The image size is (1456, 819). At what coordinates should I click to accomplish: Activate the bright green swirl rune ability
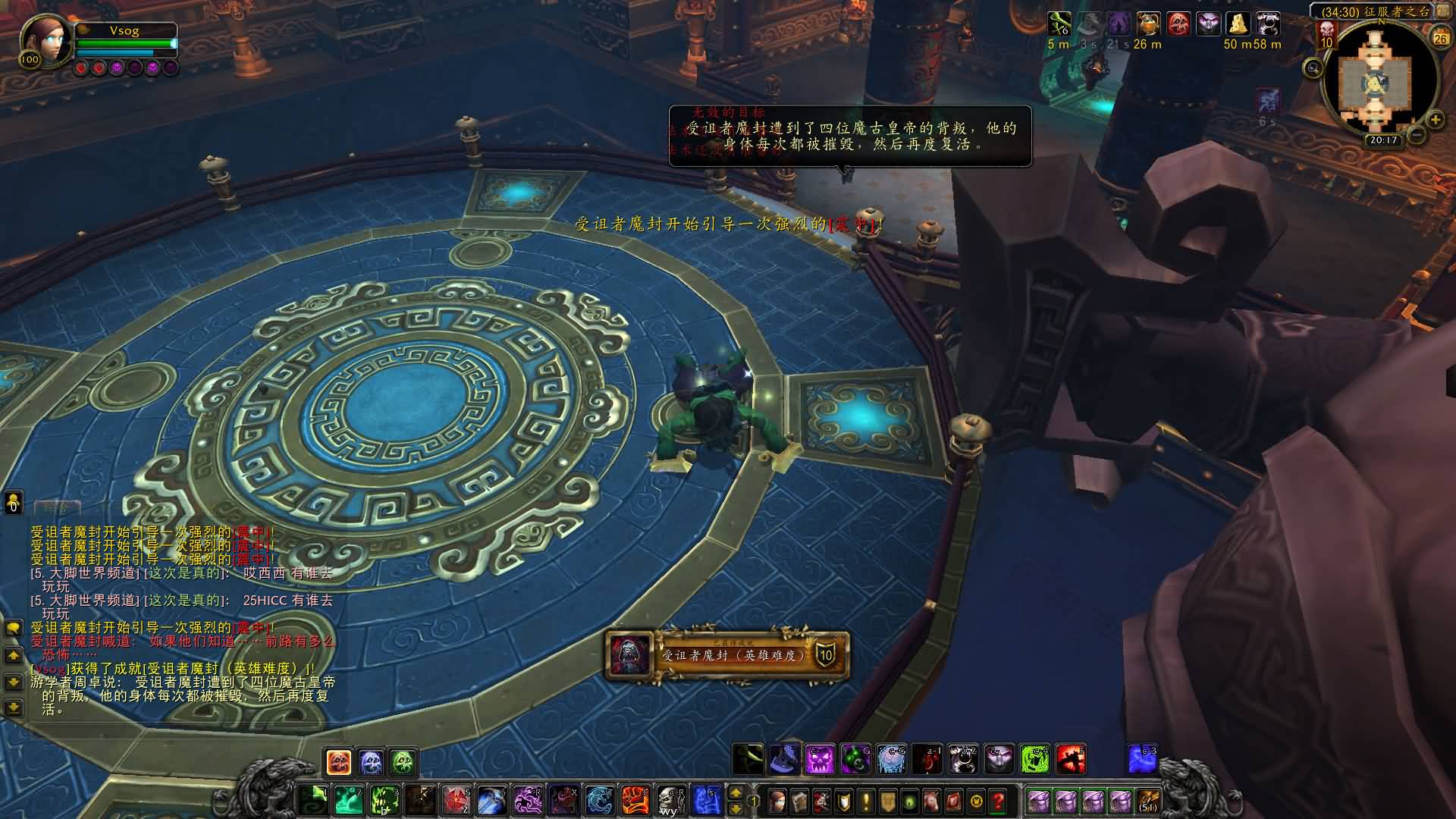pos(1034,759)
